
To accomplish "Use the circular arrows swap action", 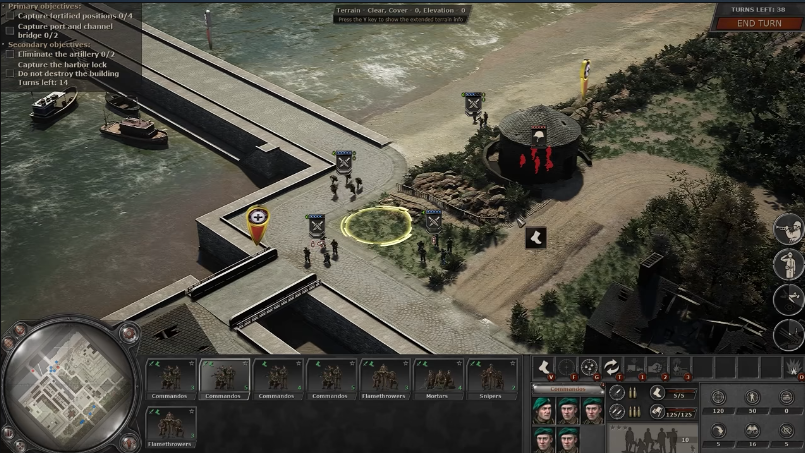I will click(610, 368).
